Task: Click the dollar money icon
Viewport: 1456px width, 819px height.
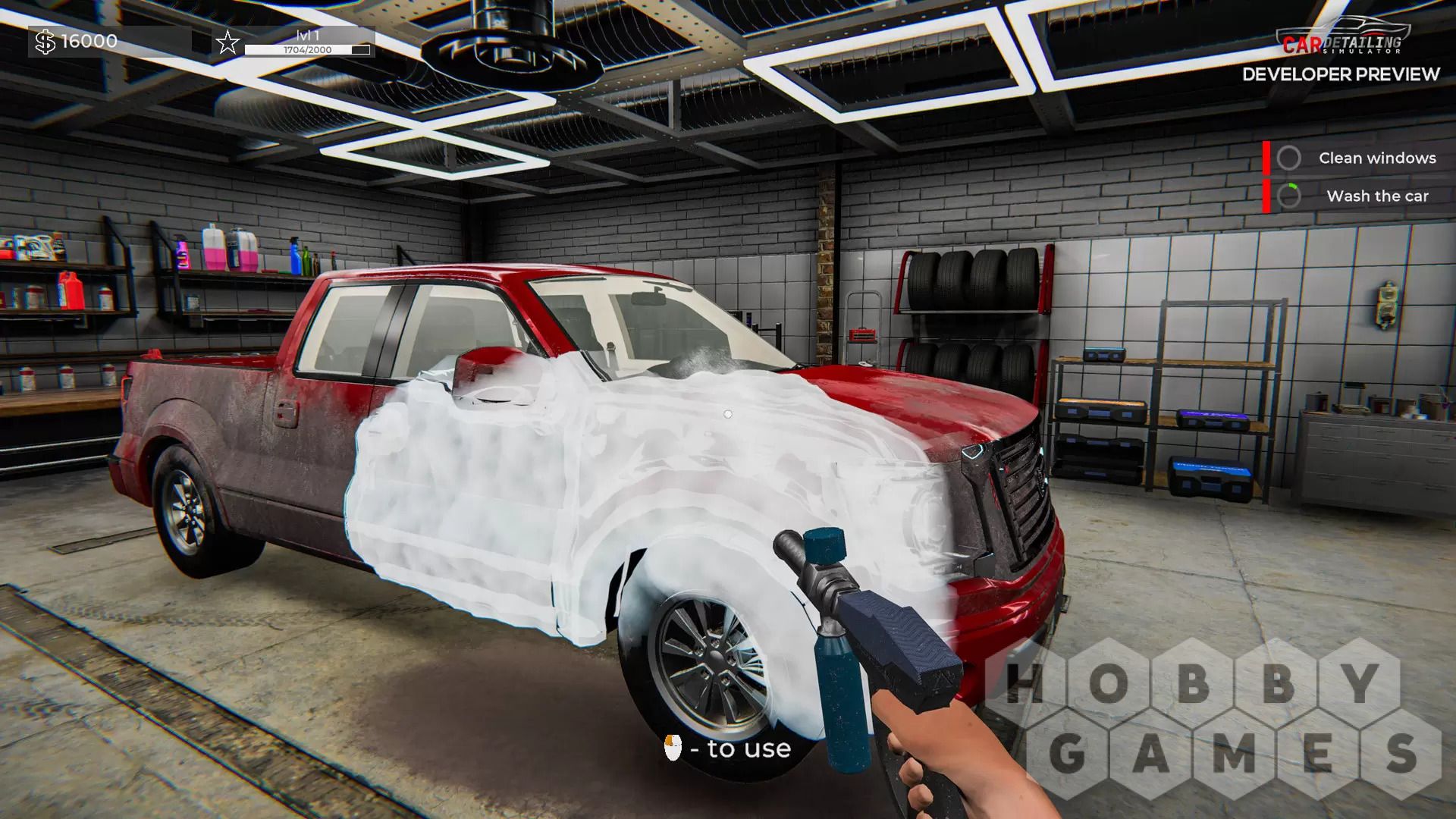Action: [45, 42]
